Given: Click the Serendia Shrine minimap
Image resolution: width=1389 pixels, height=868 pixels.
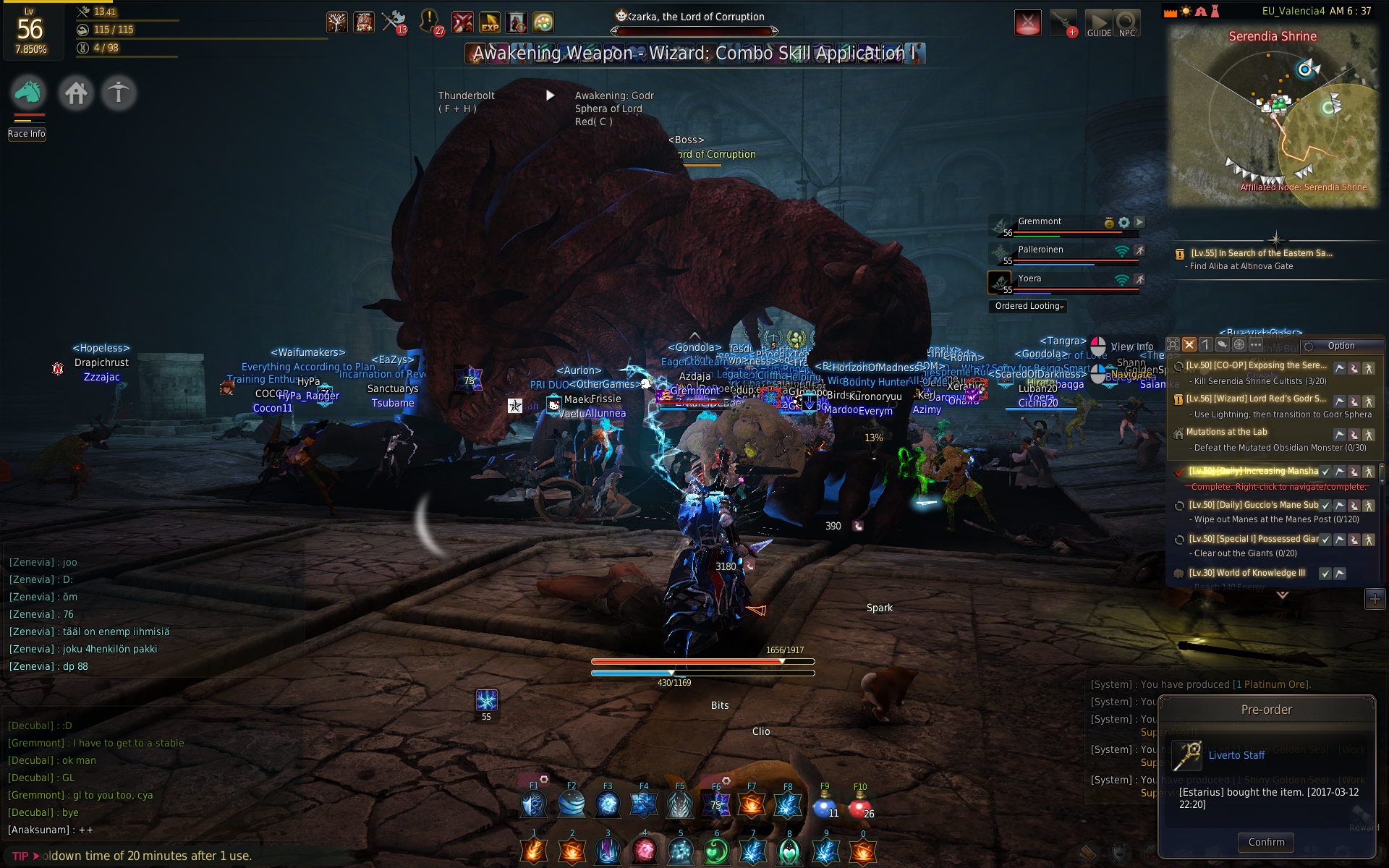Looking at the screenshot, I should pos(1273,116).
